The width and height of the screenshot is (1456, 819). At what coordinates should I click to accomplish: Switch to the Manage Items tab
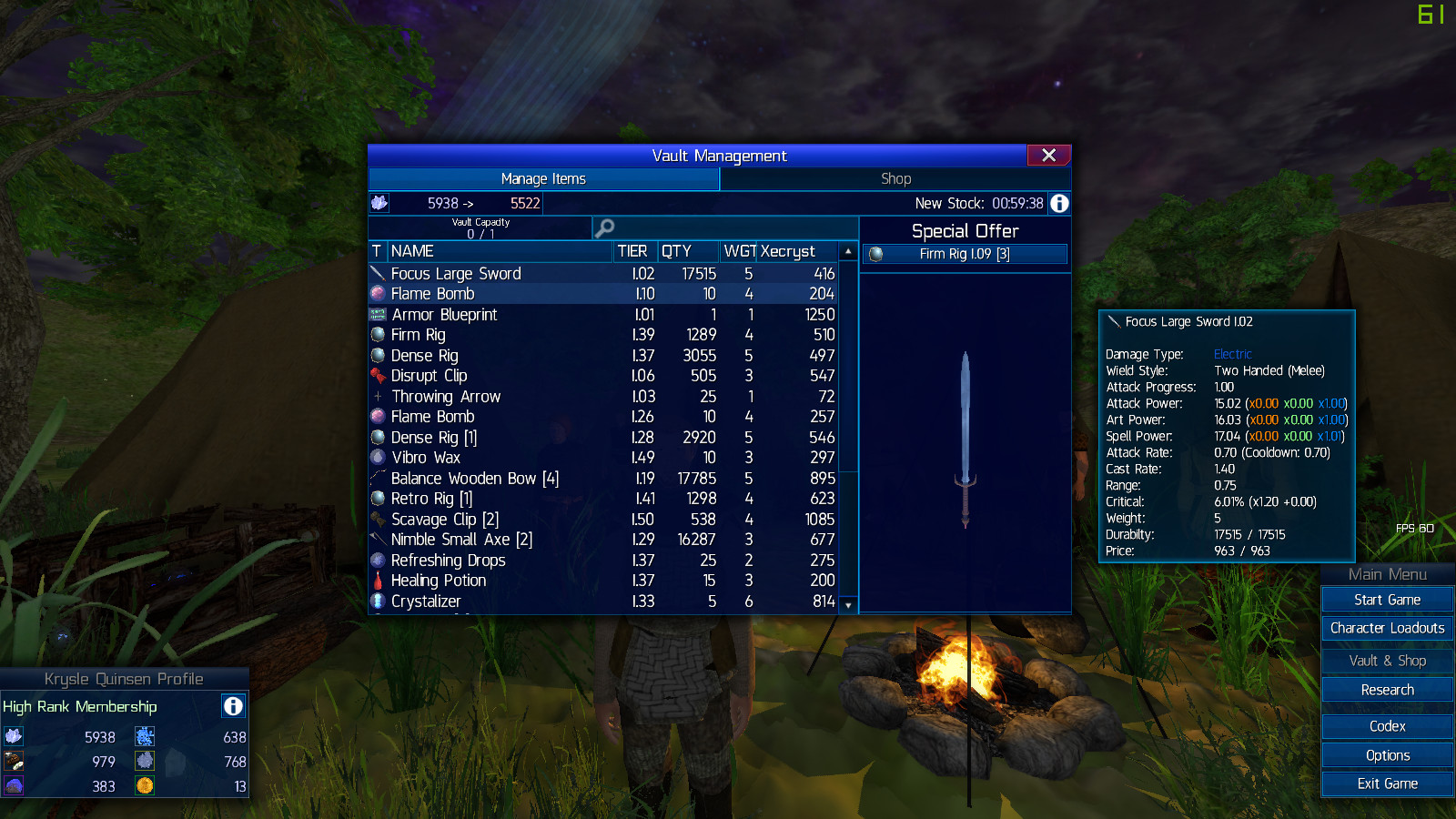542,178
